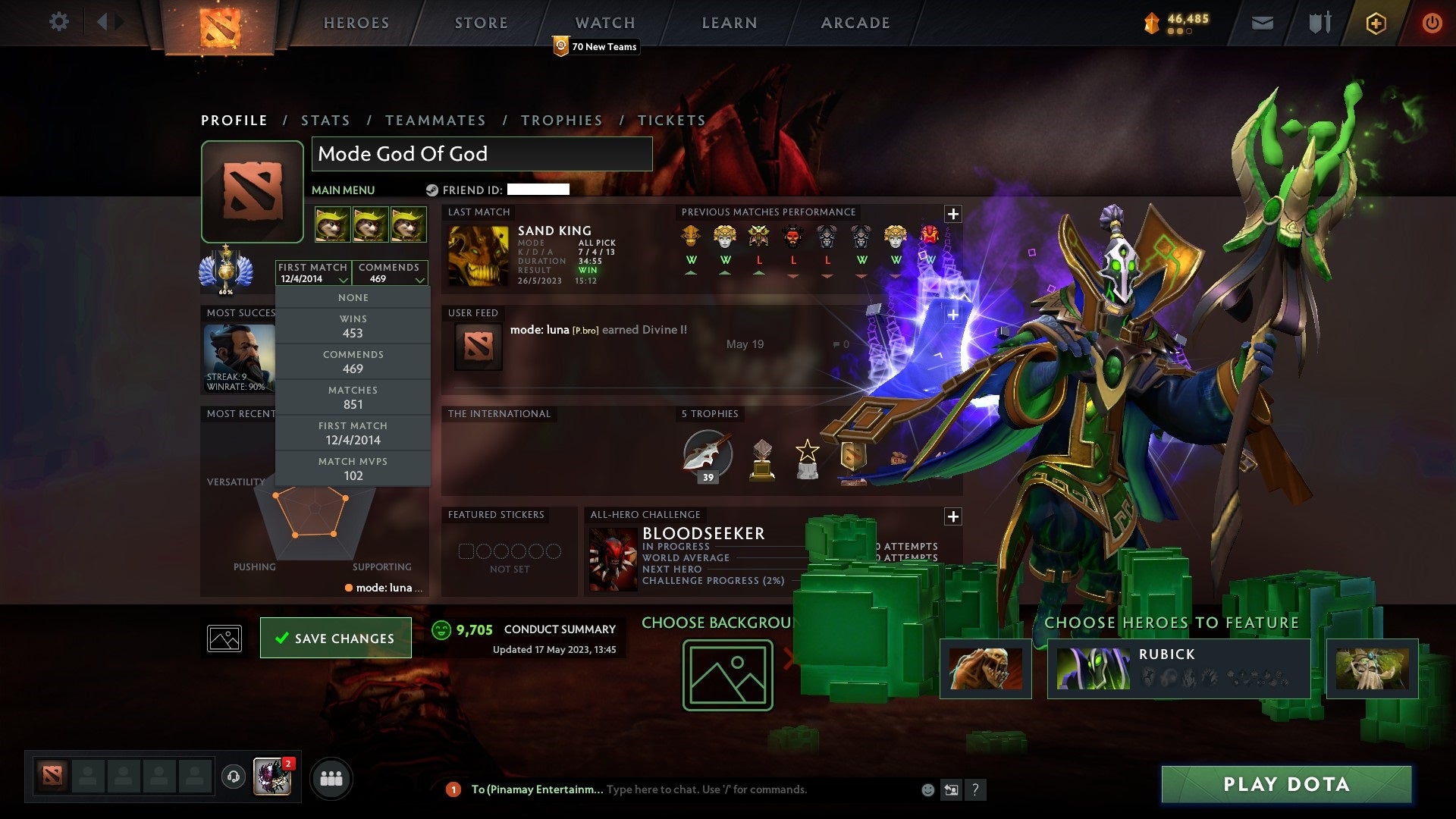The image size is (1456, 819).
Task: Click the SAVE CHANGES button
Action: pyautogui.click(x=335, y=638)
